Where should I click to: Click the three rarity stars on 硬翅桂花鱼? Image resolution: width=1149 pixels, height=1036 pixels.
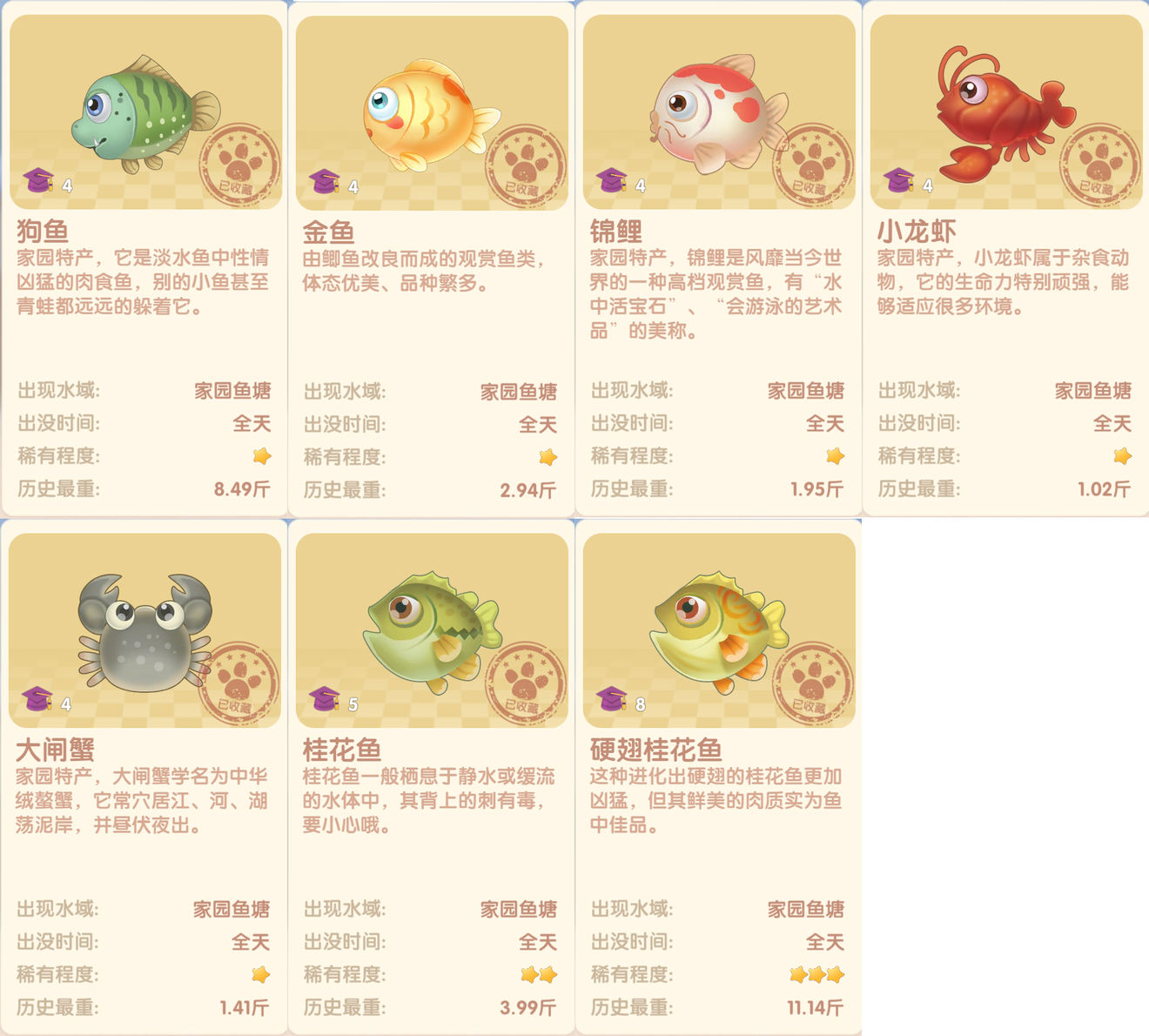coord(816,975)
